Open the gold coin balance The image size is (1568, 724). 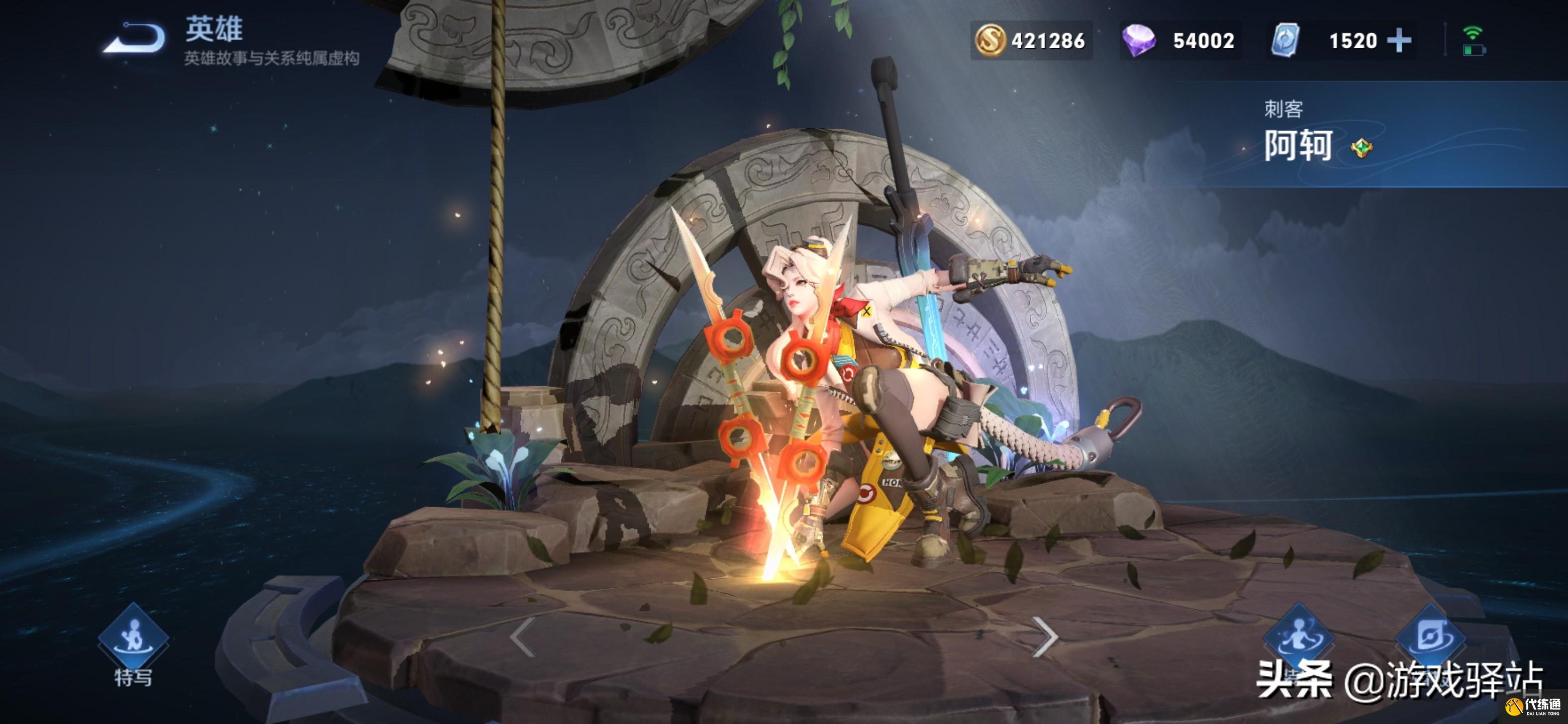(1031, 41)
